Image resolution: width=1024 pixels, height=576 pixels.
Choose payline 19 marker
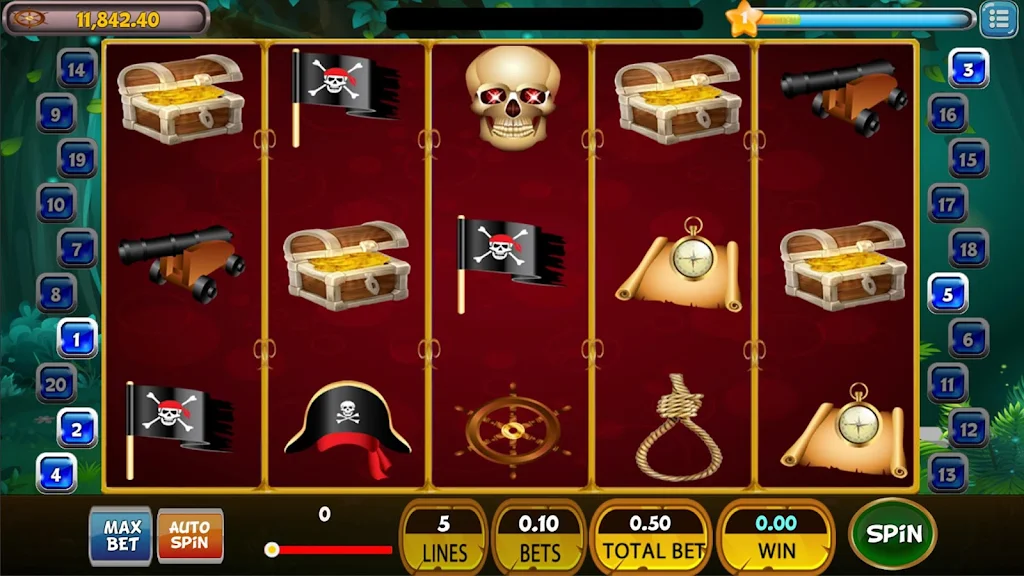(77, 158)
